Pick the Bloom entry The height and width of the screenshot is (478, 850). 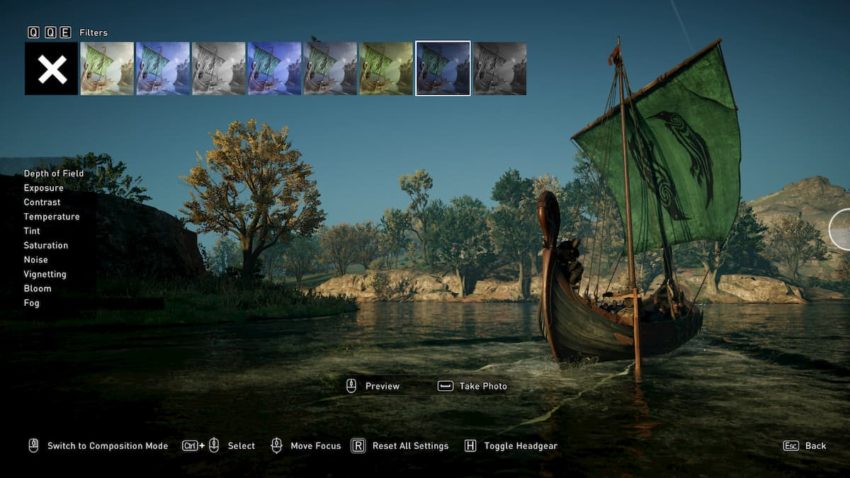pos(37,288)
